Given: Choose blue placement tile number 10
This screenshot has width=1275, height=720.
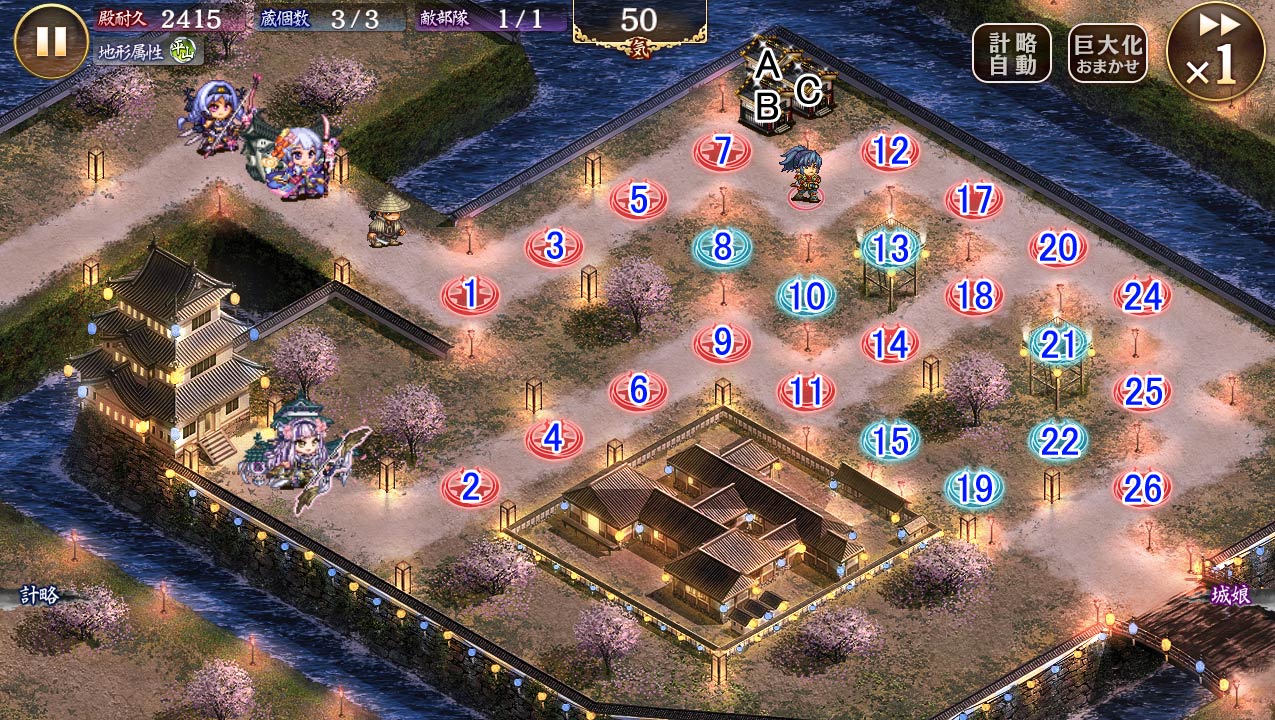Looking at the screenshot, I should pos(806,296).
